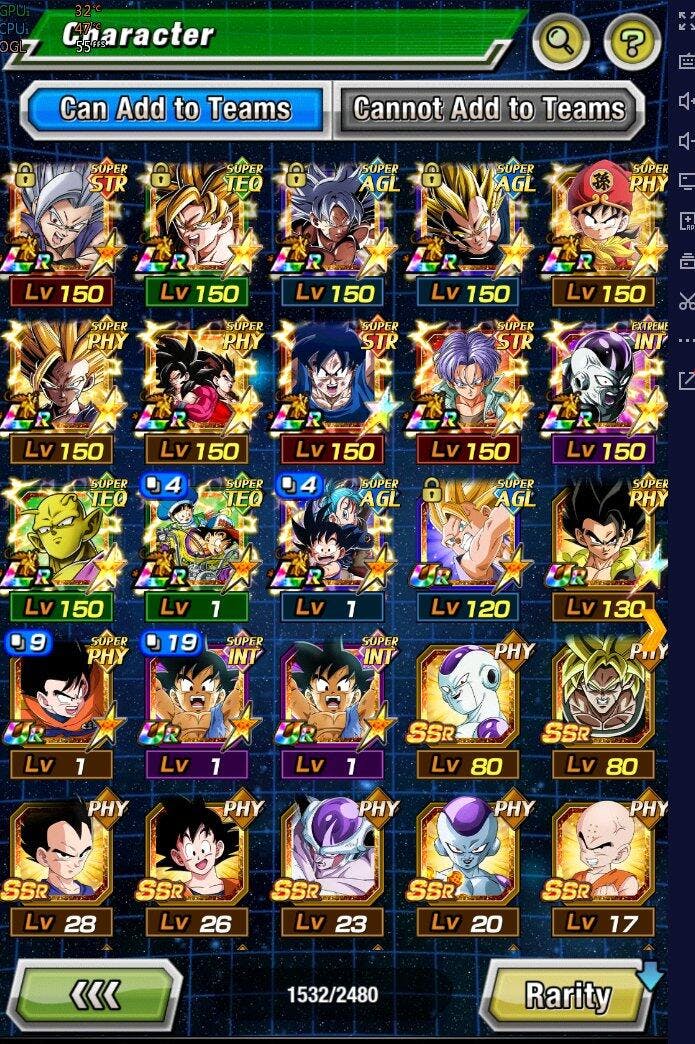Open the Cannot Add to Teams tab

(489, 108)
